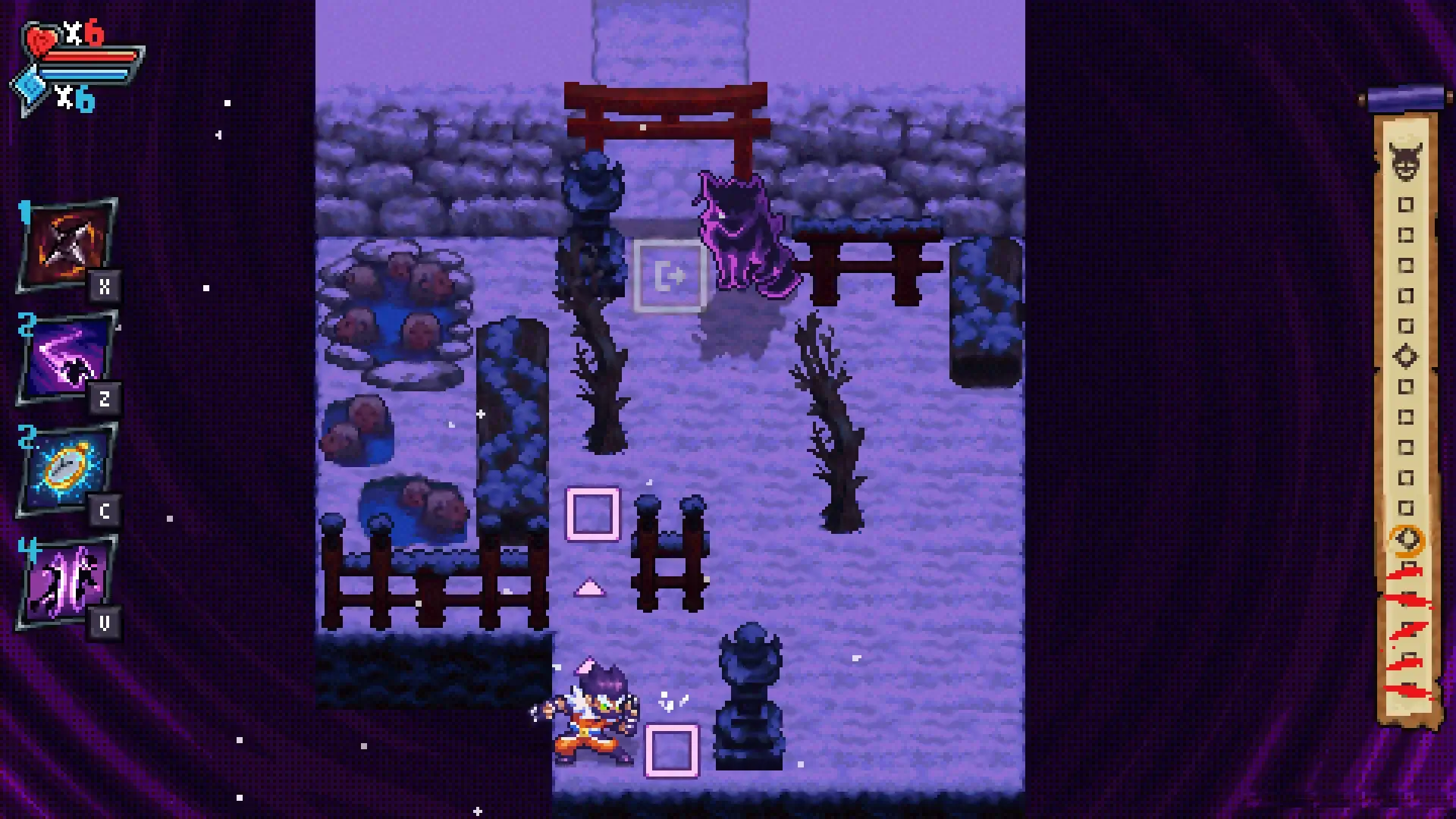
Task: Select the V hotkey label
Action: tap(106, 620)
